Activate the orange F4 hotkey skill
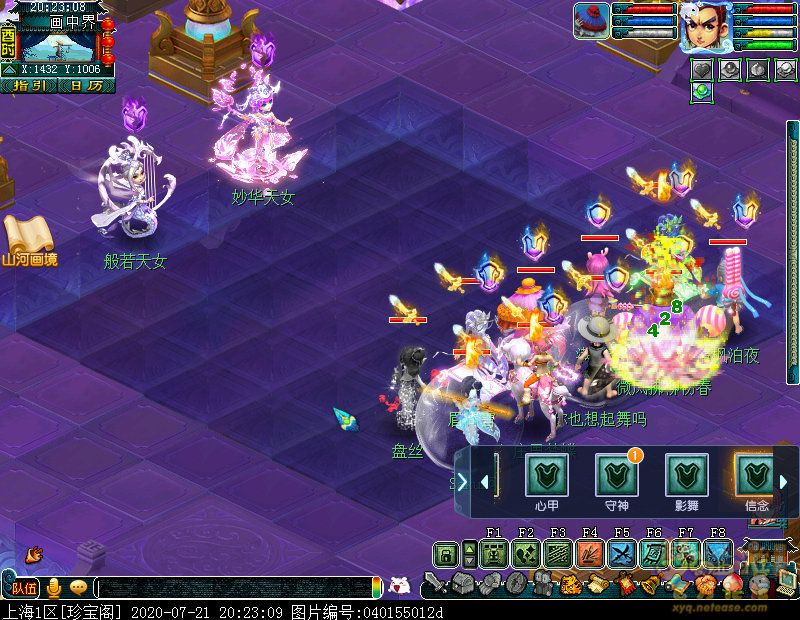The image size is (800, 620). [589, 553]
